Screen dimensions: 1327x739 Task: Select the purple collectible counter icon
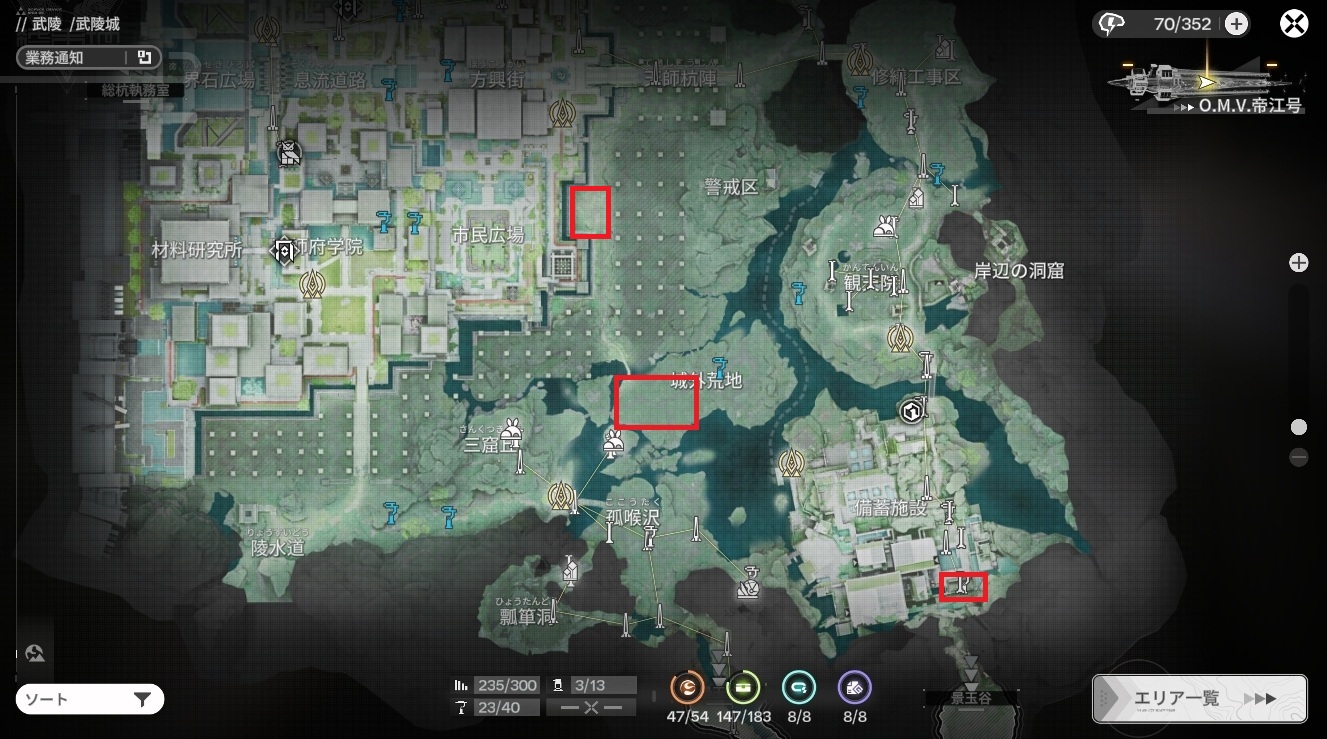pos(855,687)
